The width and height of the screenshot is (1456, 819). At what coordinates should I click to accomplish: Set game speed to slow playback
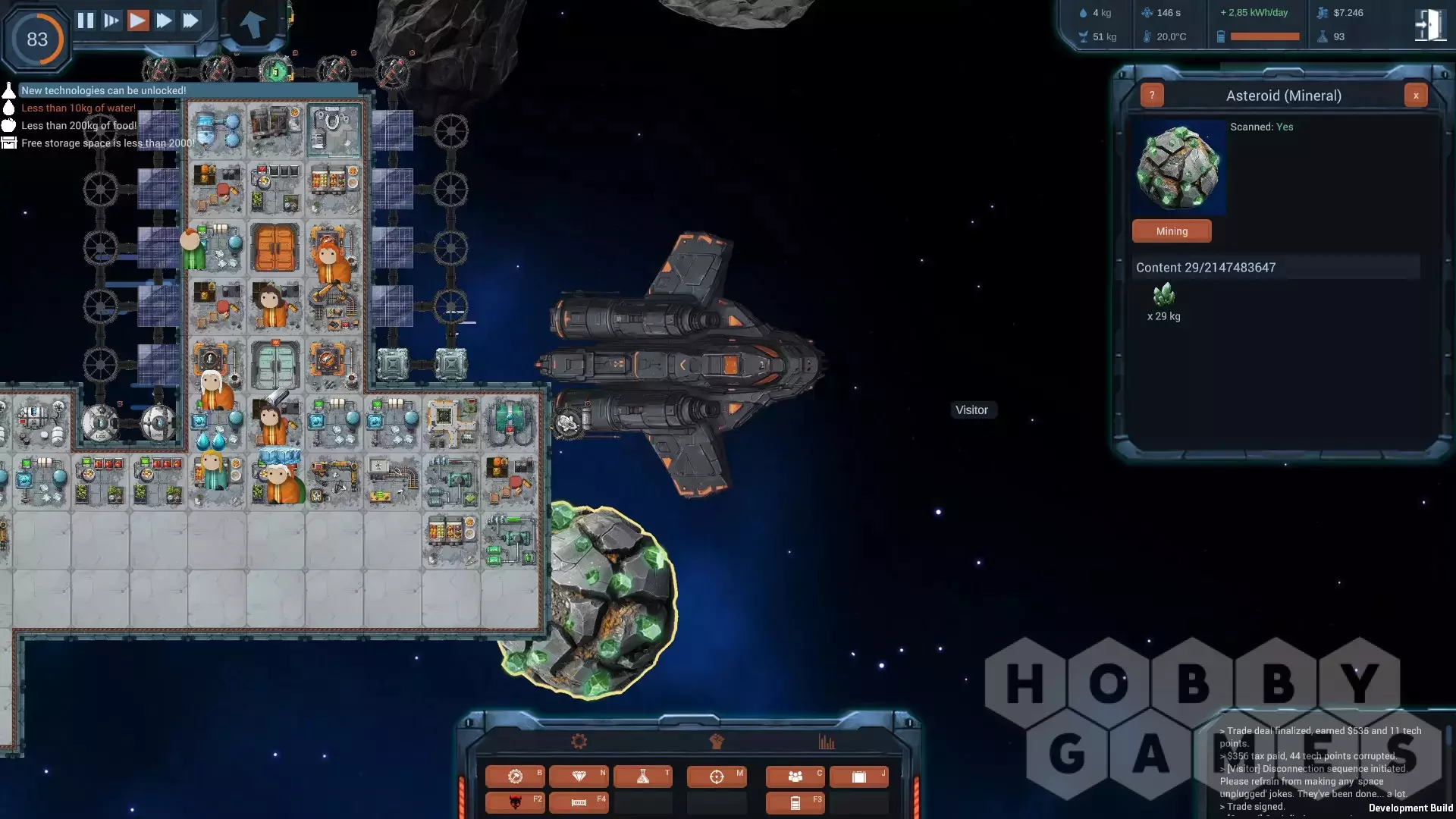coord(111,20)
